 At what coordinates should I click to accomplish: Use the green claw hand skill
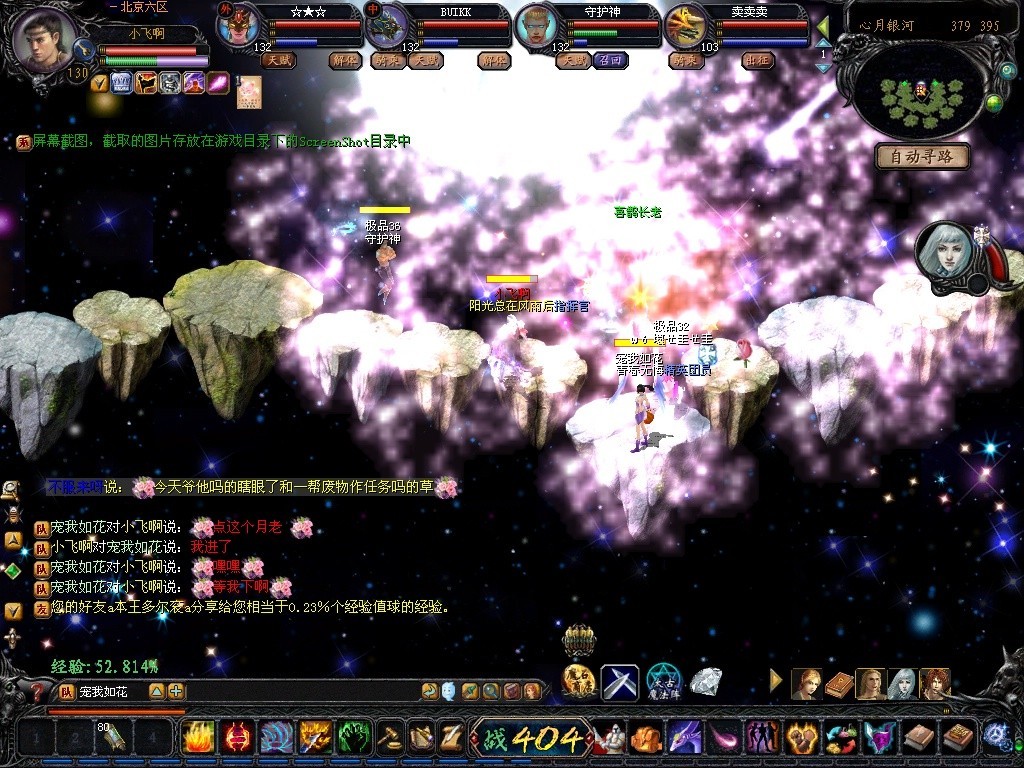coord(354,738)
